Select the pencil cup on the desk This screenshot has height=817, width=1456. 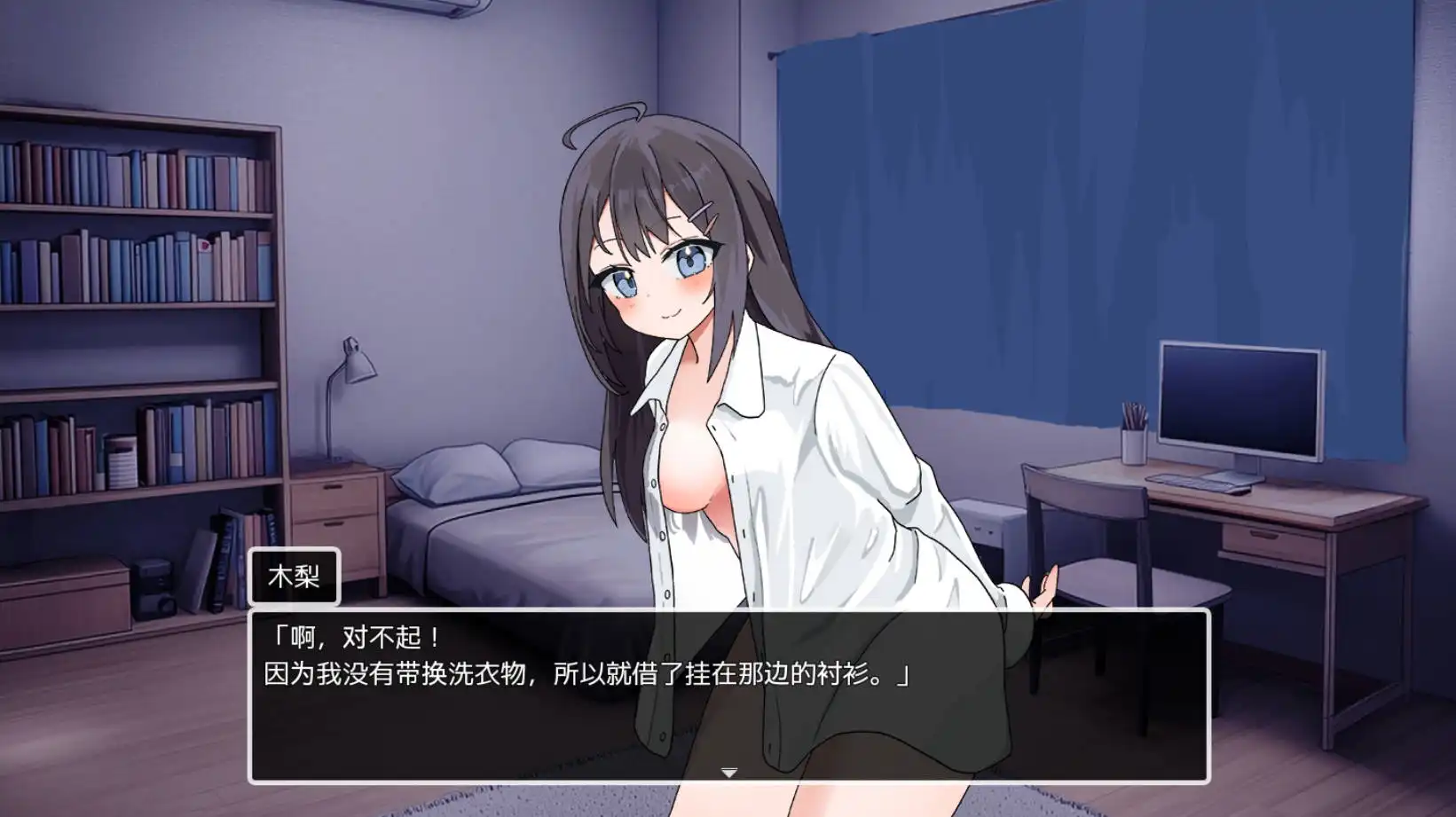(1134, 443)
